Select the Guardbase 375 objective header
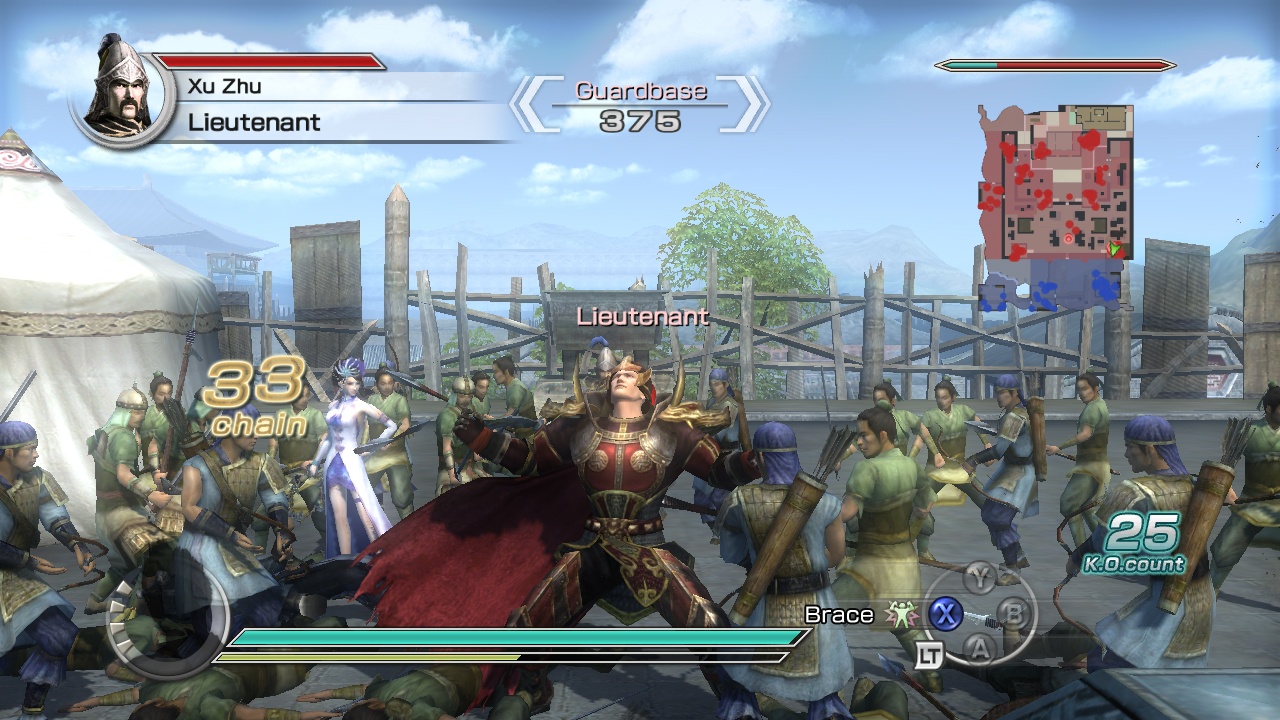 pyautogui.click(x=642, y=104)
